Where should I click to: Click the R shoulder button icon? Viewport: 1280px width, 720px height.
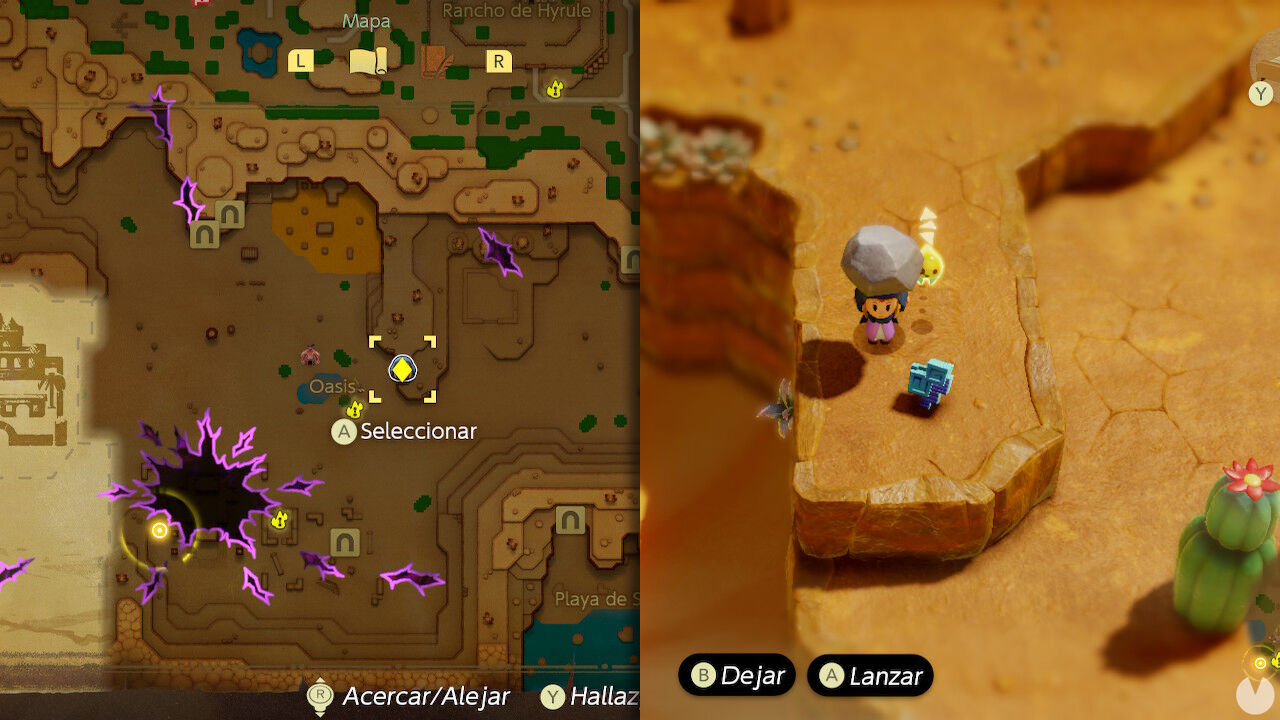497,60
